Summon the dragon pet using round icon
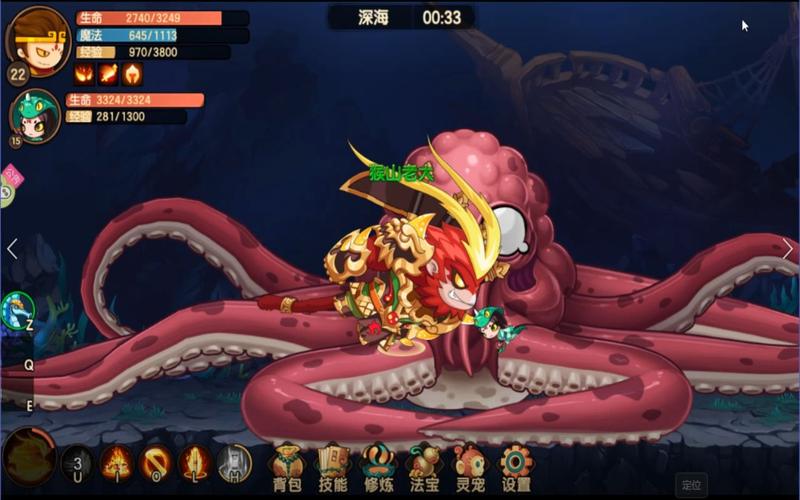Screen dimensions: 800x500 (x=17, y=309)
